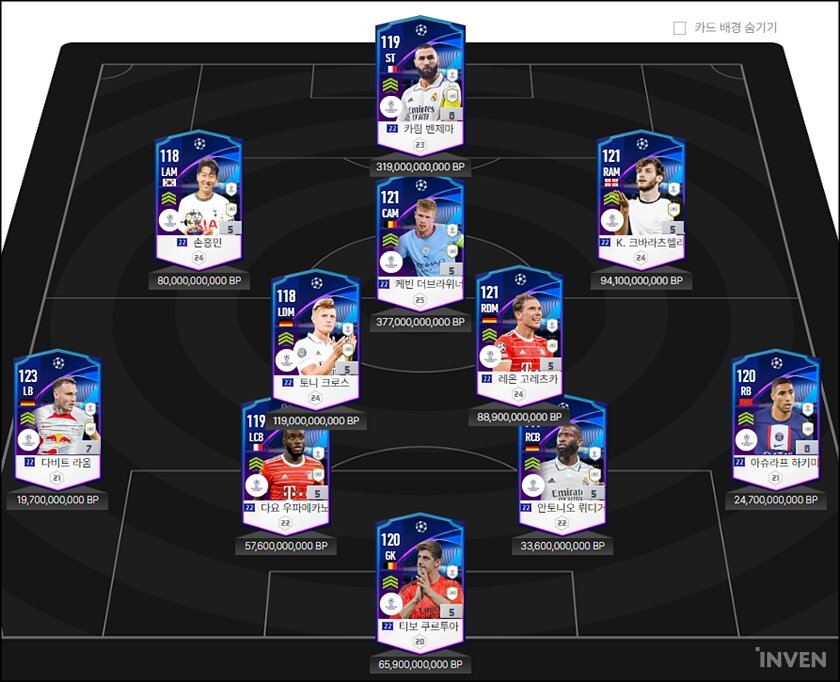Select the 카림 벤제마 ST card

click(420, 80)
